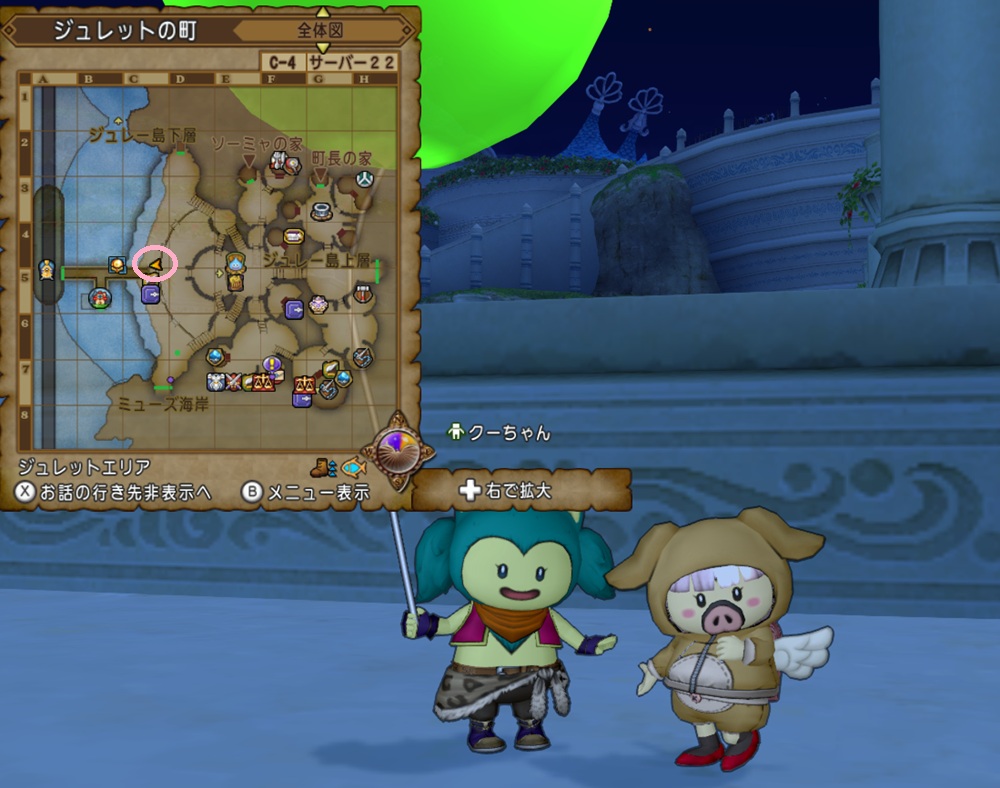1000x788 pixels.
Task: Select the pink flower map marker
Action: tap(319, 303)
